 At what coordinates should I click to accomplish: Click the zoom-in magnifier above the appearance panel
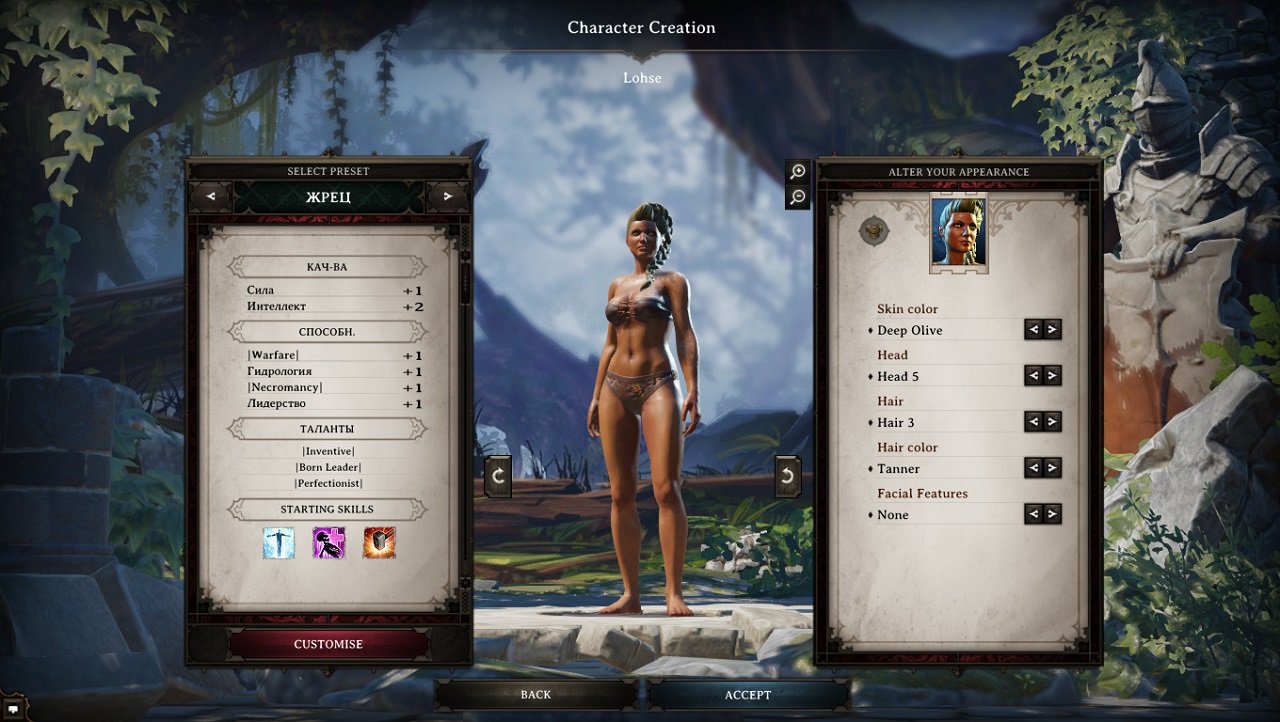tap(797, 171)
